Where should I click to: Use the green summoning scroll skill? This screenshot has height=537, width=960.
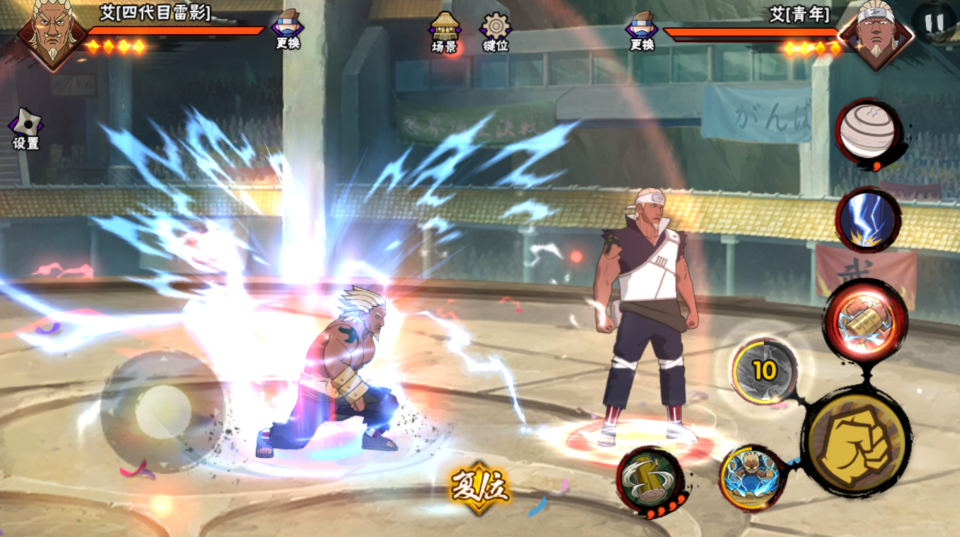coord(650,481)
